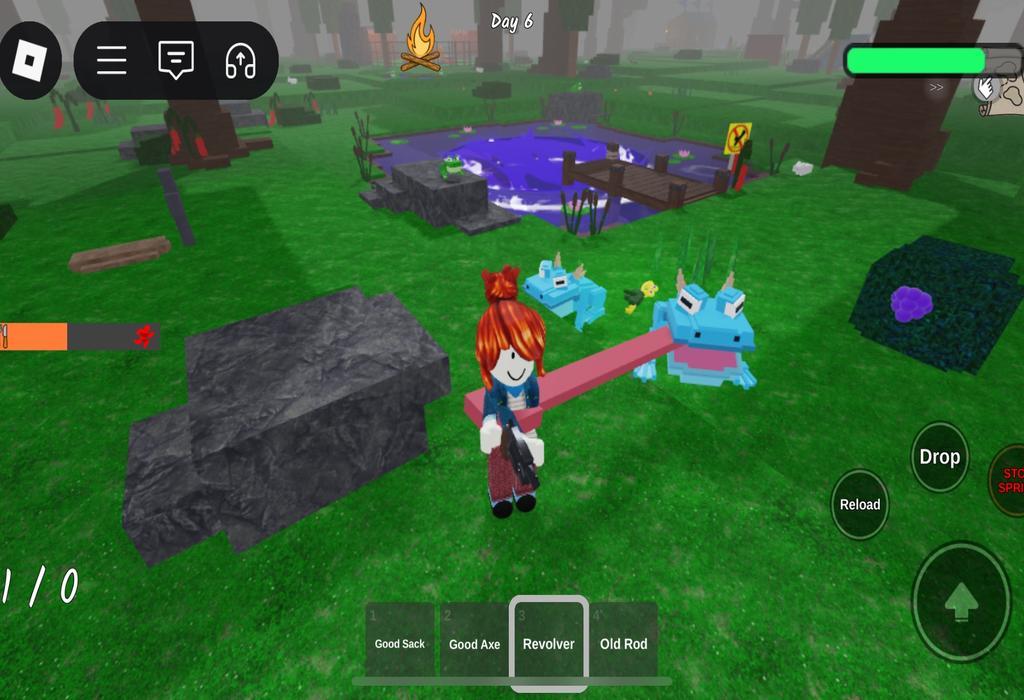1024x700 pixels.
Task: Tap the Stop Sprint button
Action: (1010, 480)
